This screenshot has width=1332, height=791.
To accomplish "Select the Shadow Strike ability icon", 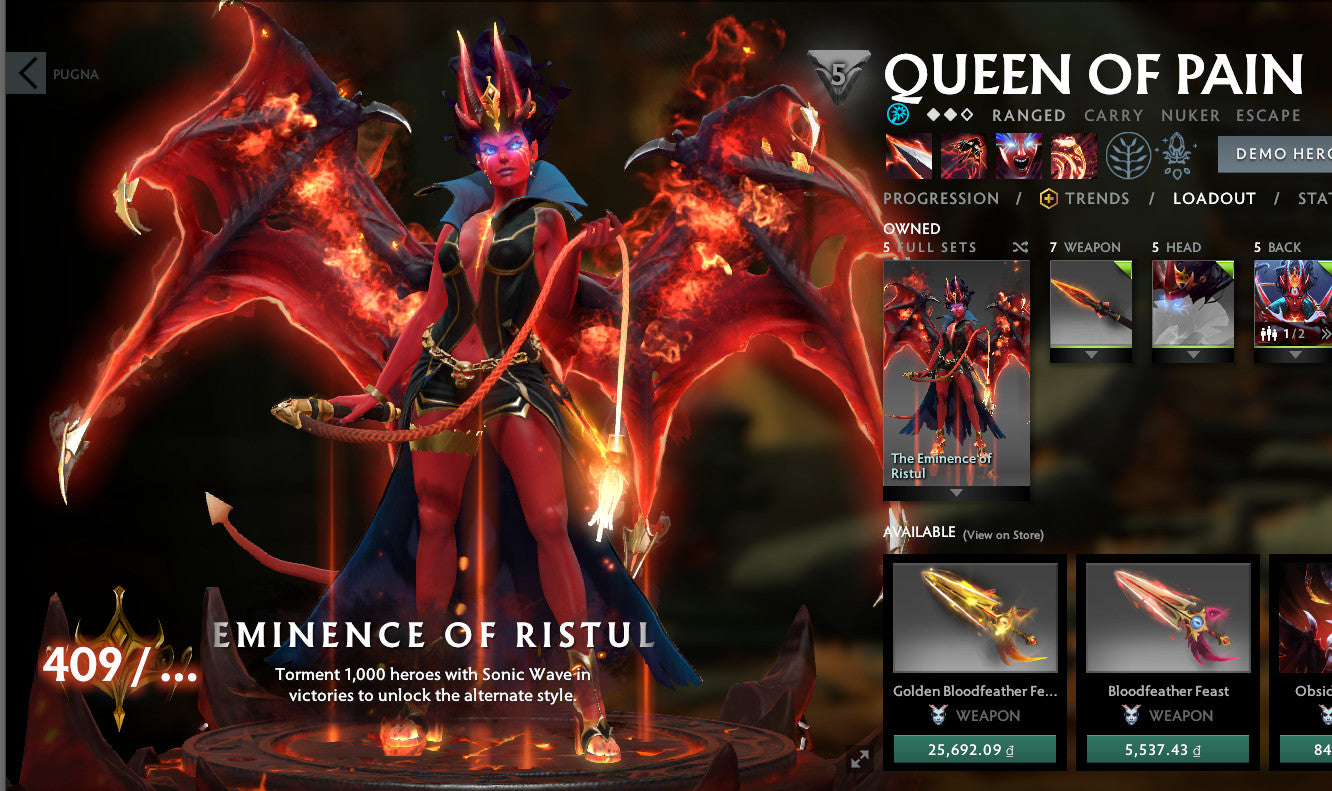I will point(908,155).
